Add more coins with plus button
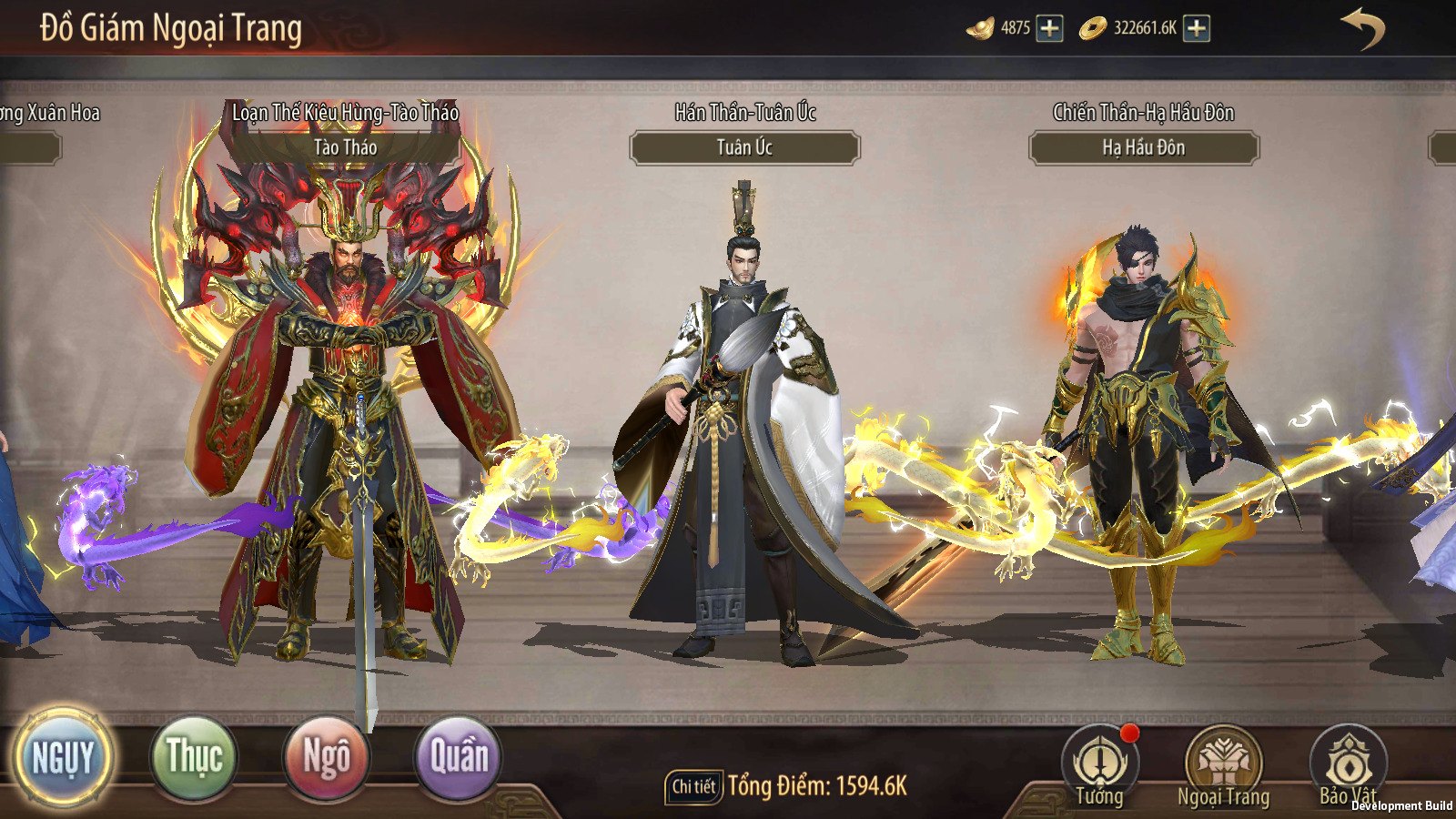Viewport: 1456px width, 819px height. pos(1197,28)
